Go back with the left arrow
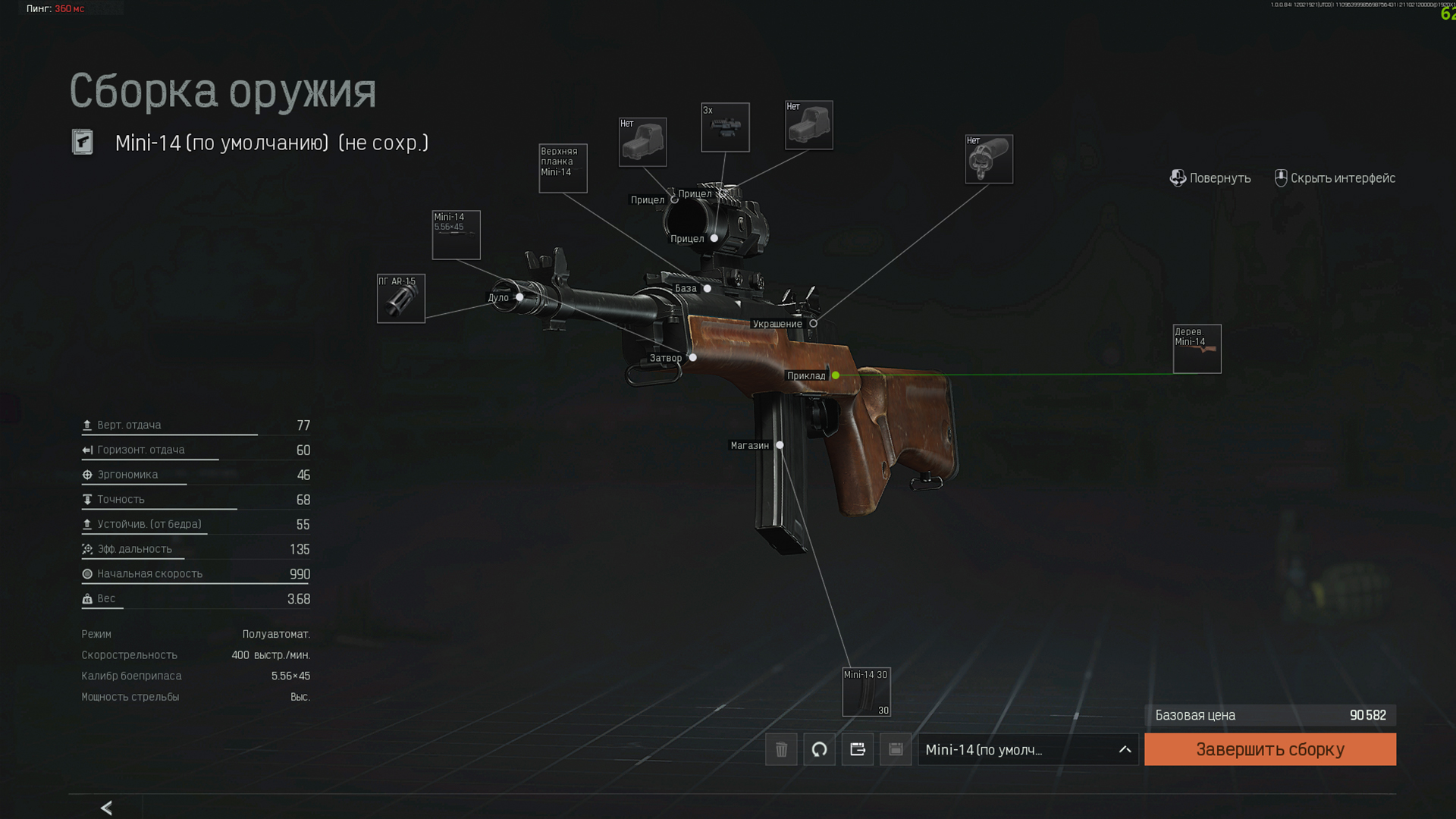1456x819 pixels. point(106,808)
